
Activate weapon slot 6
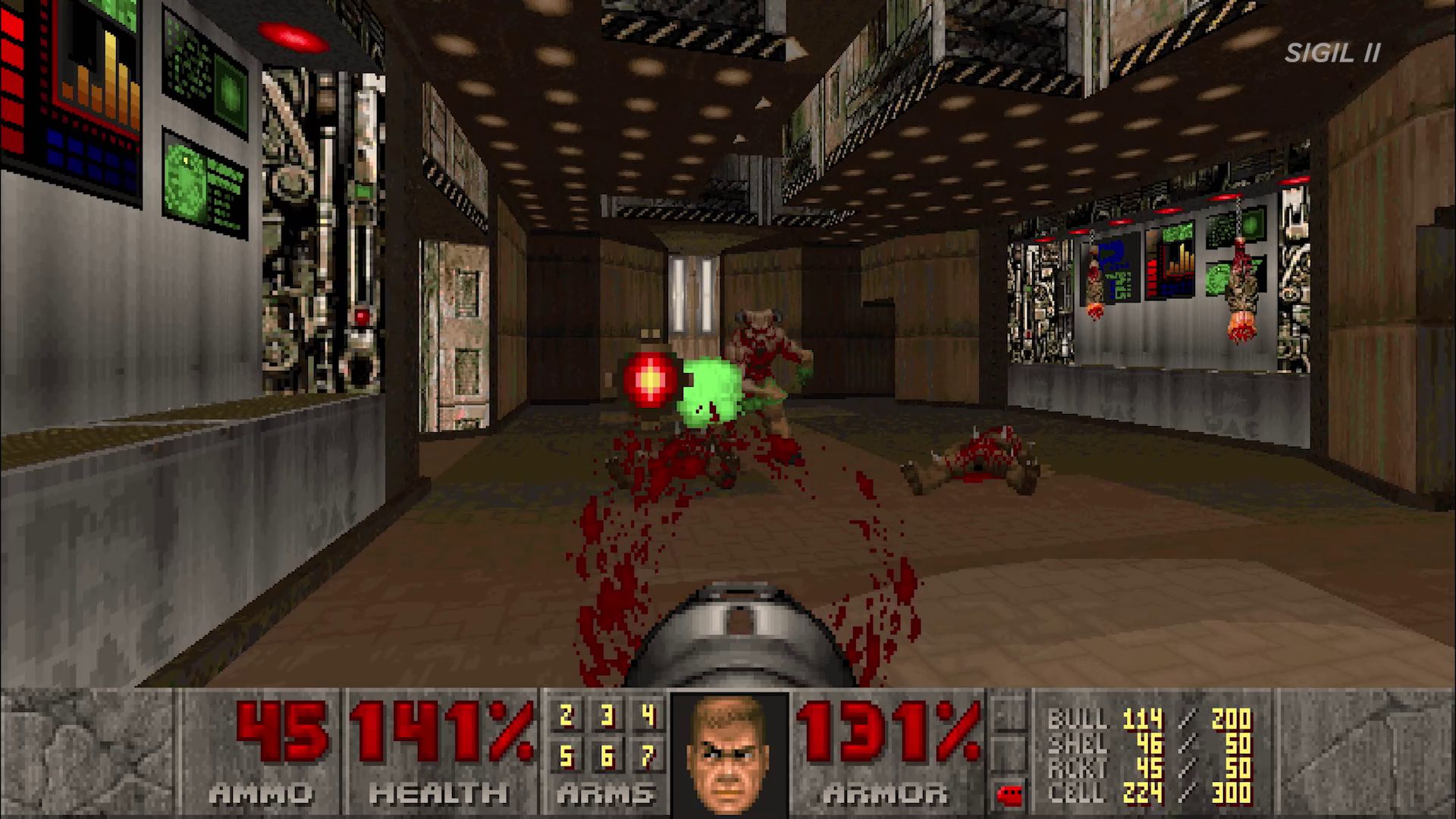click(607, 756)
